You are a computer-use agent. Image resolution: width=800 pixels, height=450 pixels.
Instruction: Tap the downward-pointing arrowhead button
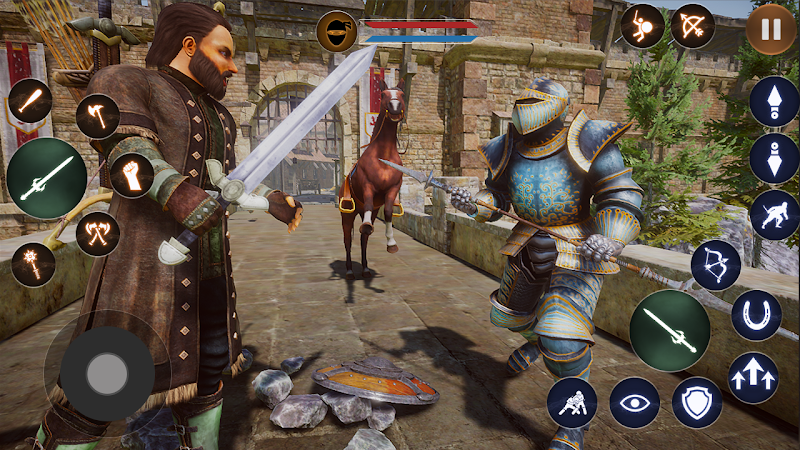(774, 158)
